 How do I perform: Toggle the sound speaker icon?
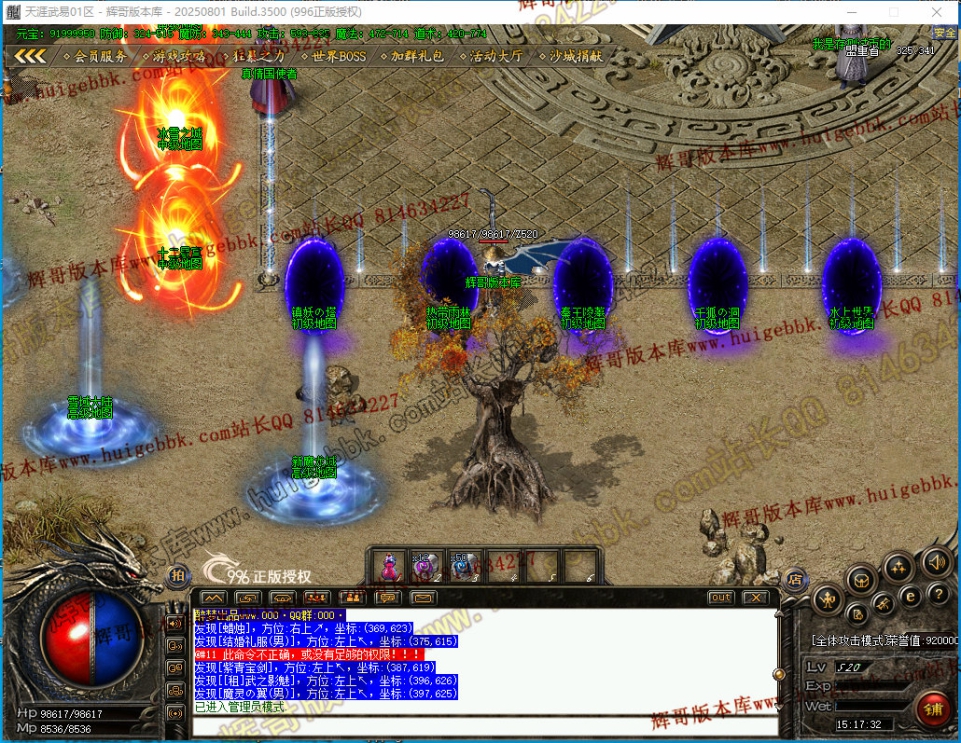(x=936, y=562)
